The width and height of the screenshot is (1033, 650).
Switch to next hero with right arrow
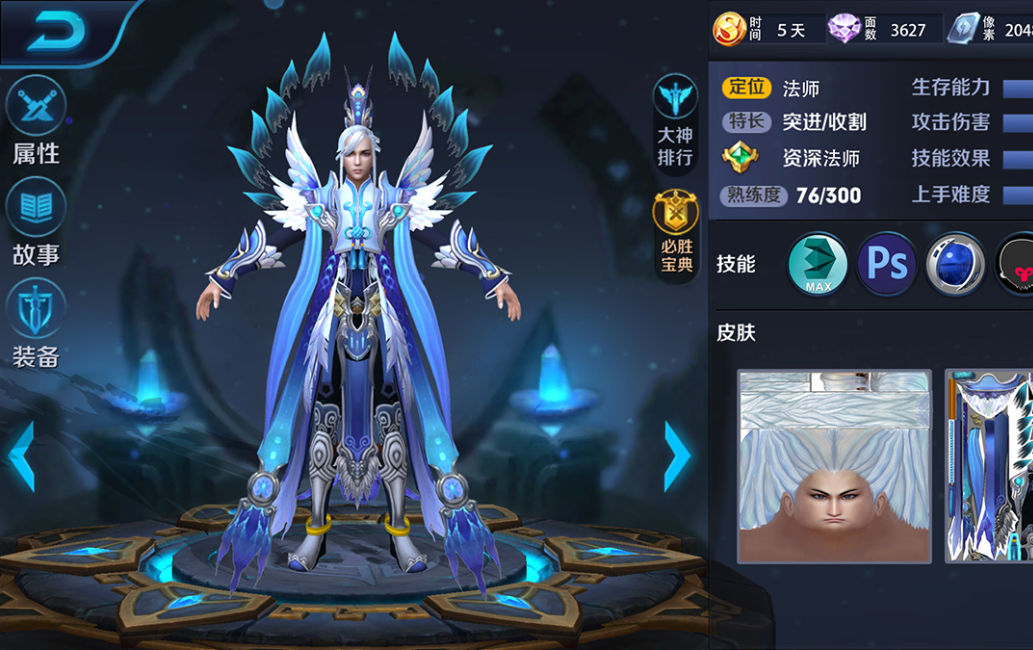677,456
